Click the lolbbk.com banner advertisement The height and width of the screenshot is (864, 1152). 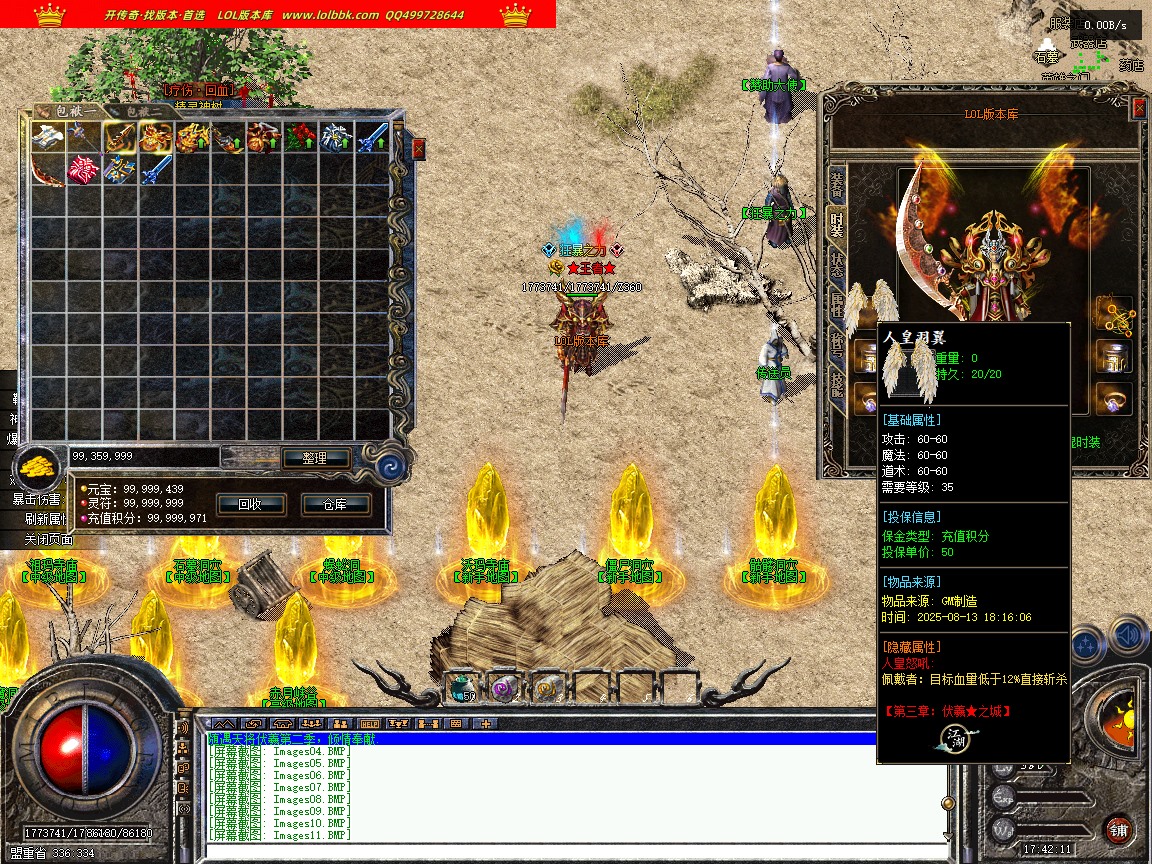pos(278,14)
